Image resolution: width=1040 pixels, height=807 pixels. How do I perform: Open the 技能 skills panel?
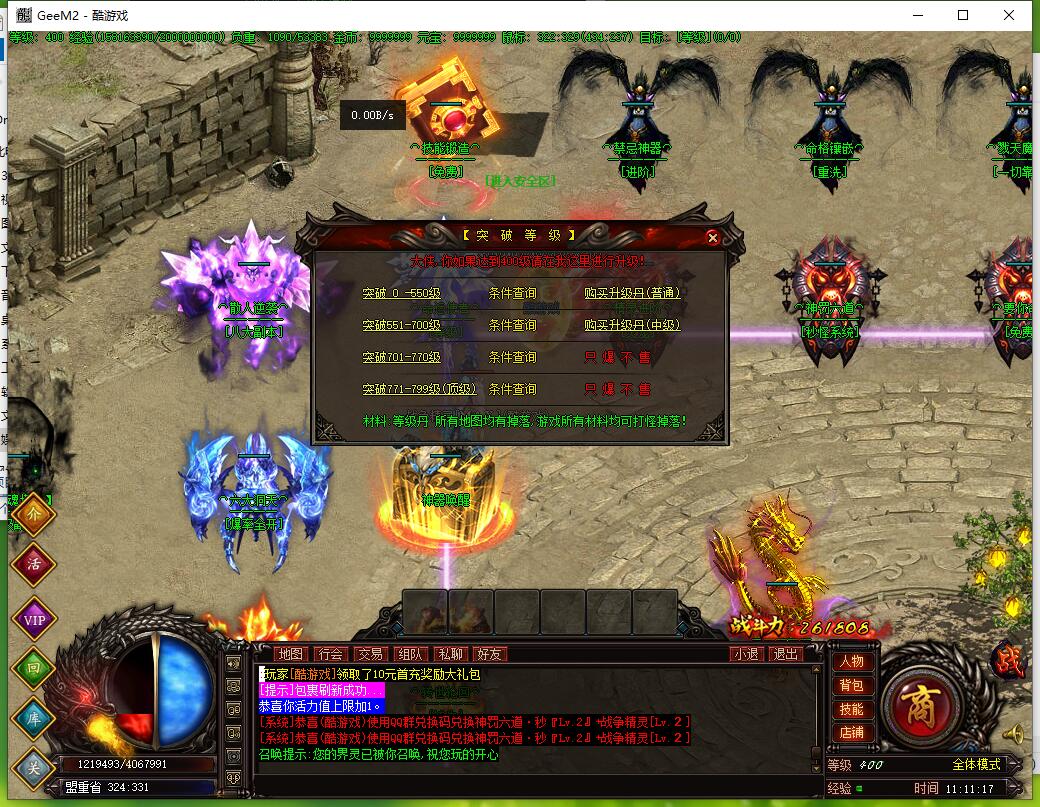pos(851,709)
